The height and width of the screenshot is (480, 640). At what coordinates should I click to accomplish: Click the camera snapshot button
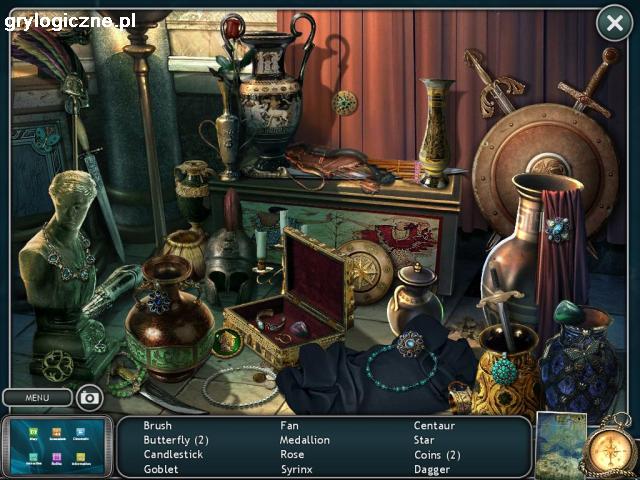coord(90,398)
